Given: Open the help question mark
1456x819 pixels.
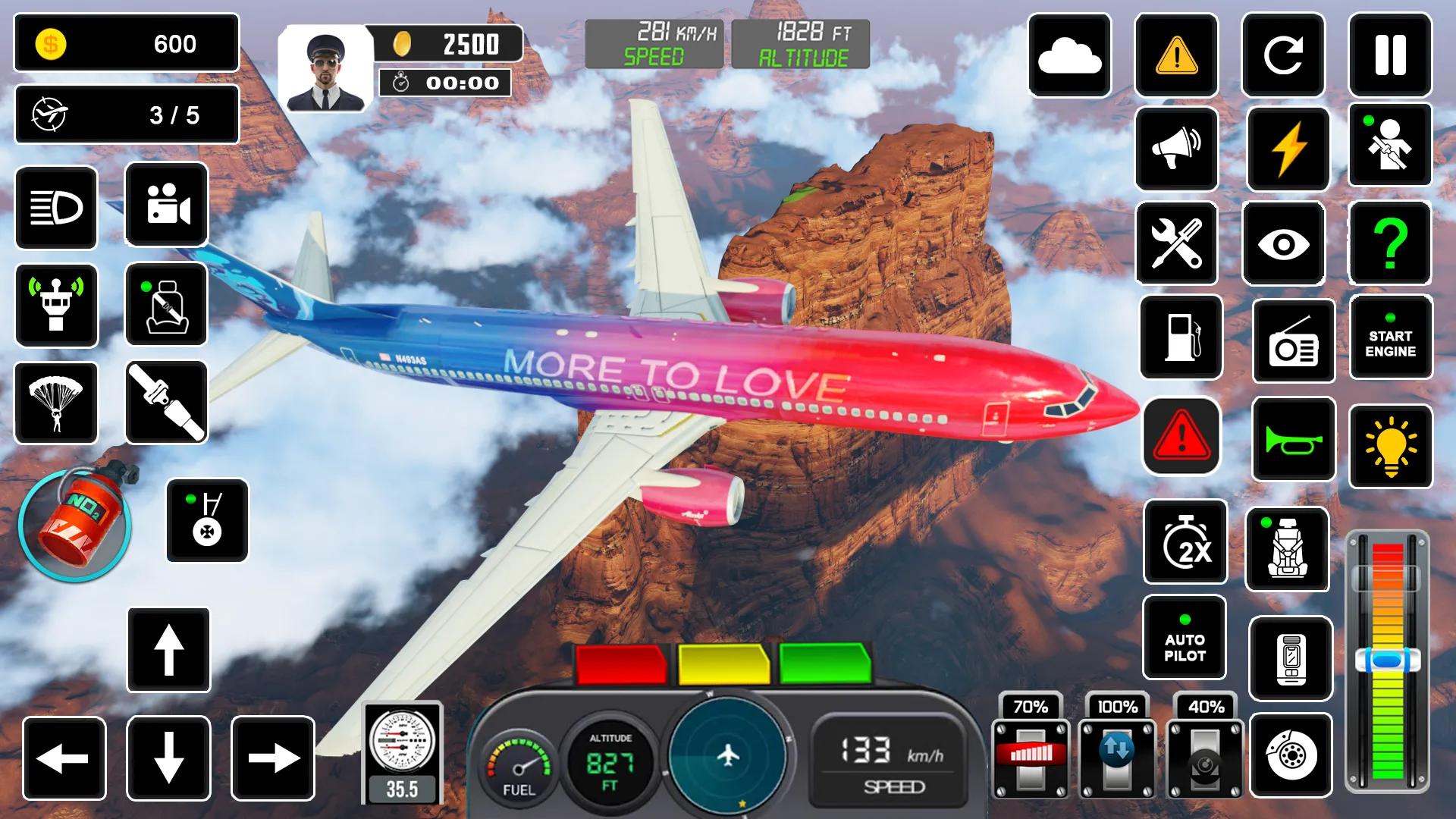Looking at the screenshot, I should [1390, 245].
